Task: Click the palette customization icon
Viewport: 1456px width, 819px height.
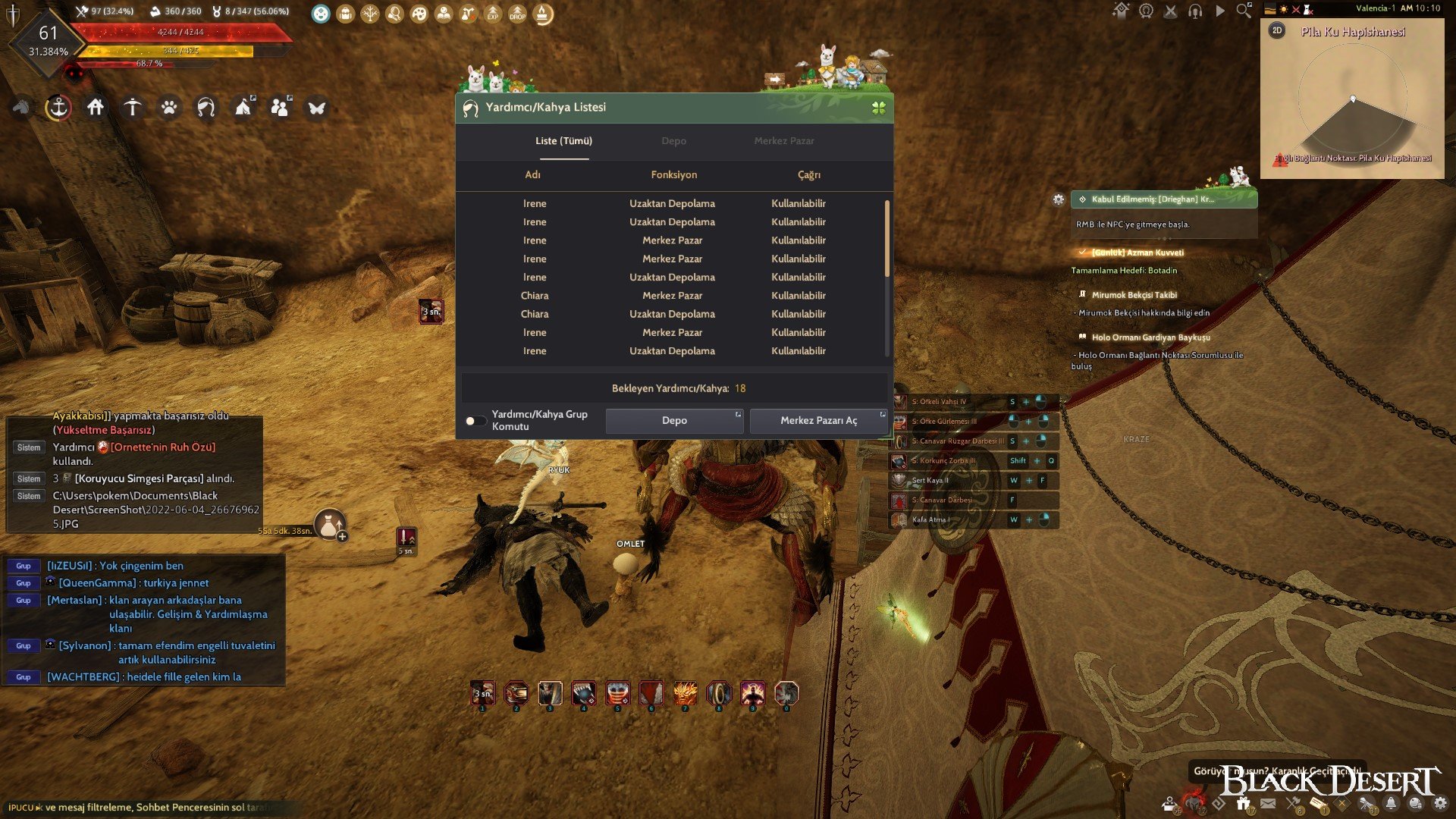Action: (x=420, y=14)
